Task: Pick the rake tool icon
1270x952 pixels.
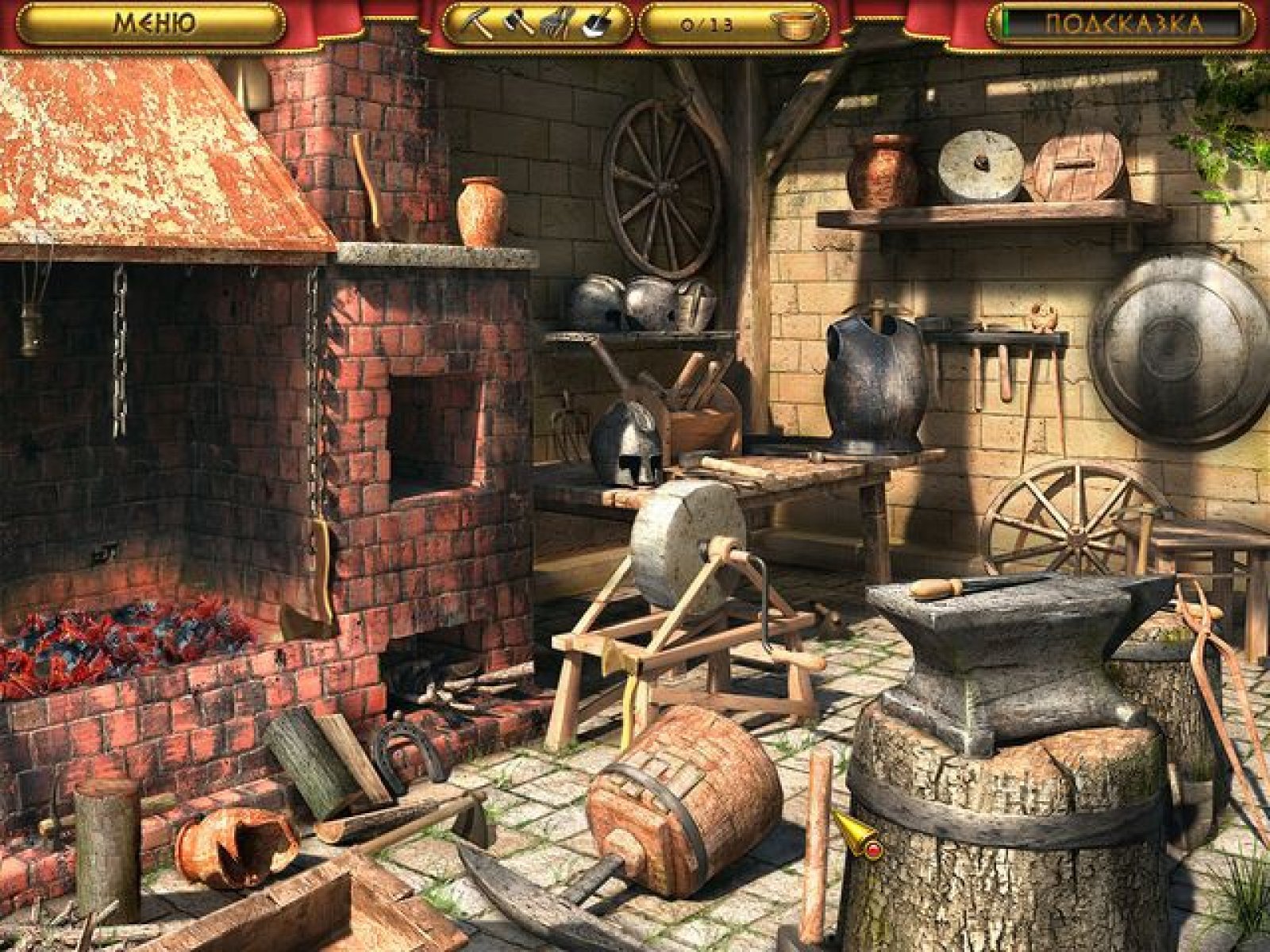Action: point(556,24)
